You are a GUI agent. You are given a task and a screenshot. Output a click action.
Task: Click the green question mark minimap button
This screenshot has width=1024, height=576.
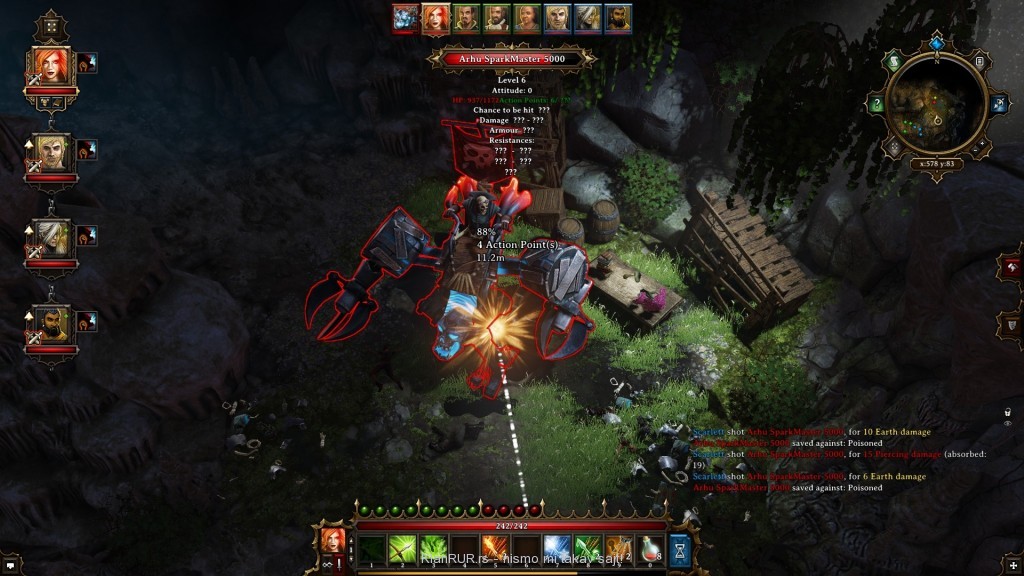(876, 104)
